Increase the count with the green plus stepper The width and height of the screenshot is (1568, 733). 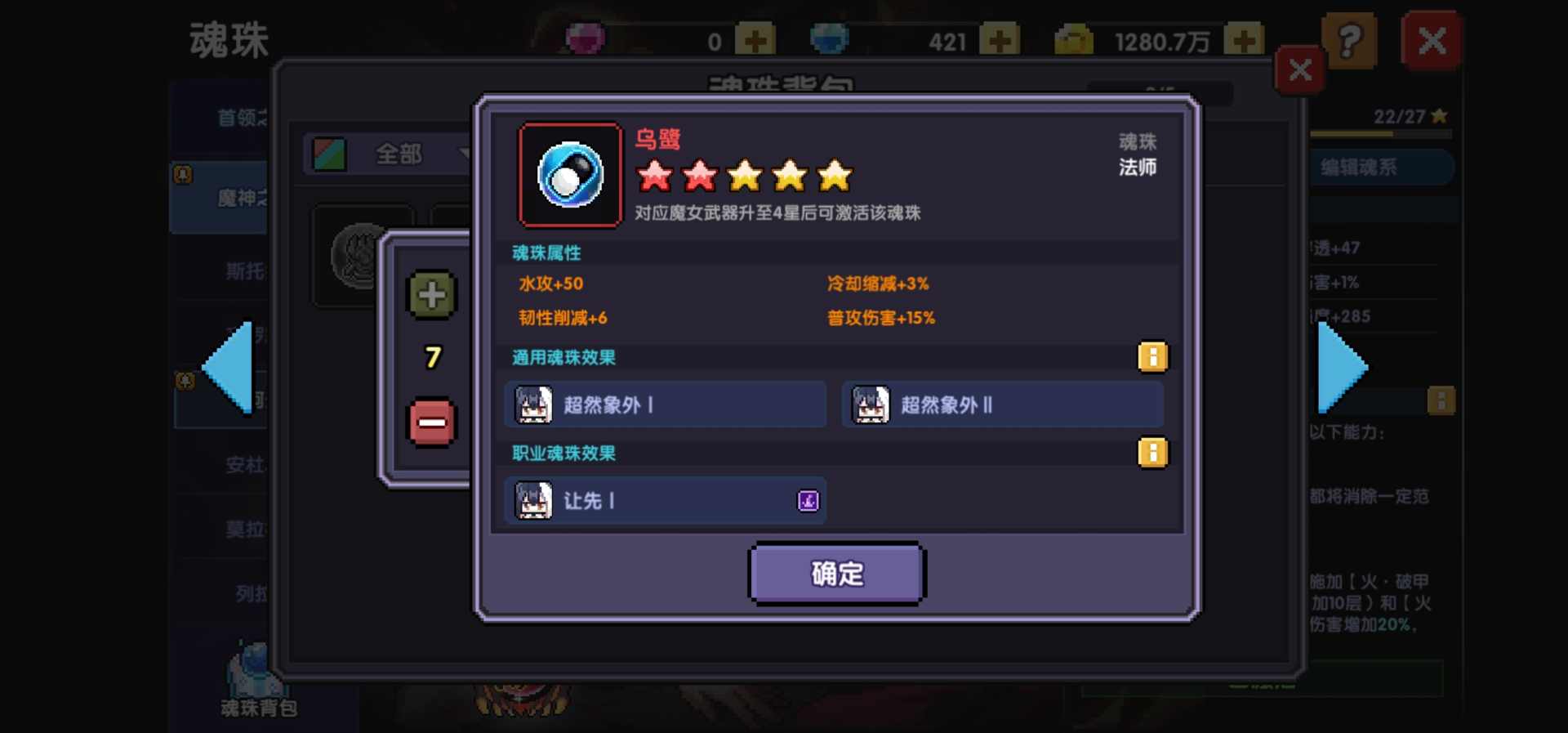click(x=430, y=296)
